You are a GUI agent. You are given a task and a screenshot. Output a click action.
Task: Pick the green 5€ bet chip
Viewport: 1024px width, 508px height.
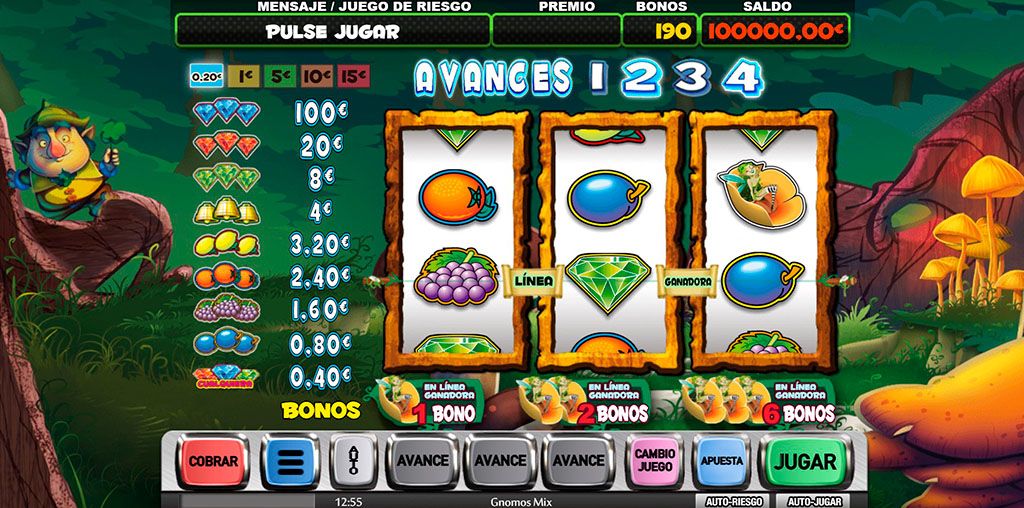click(x=280, y=76)
